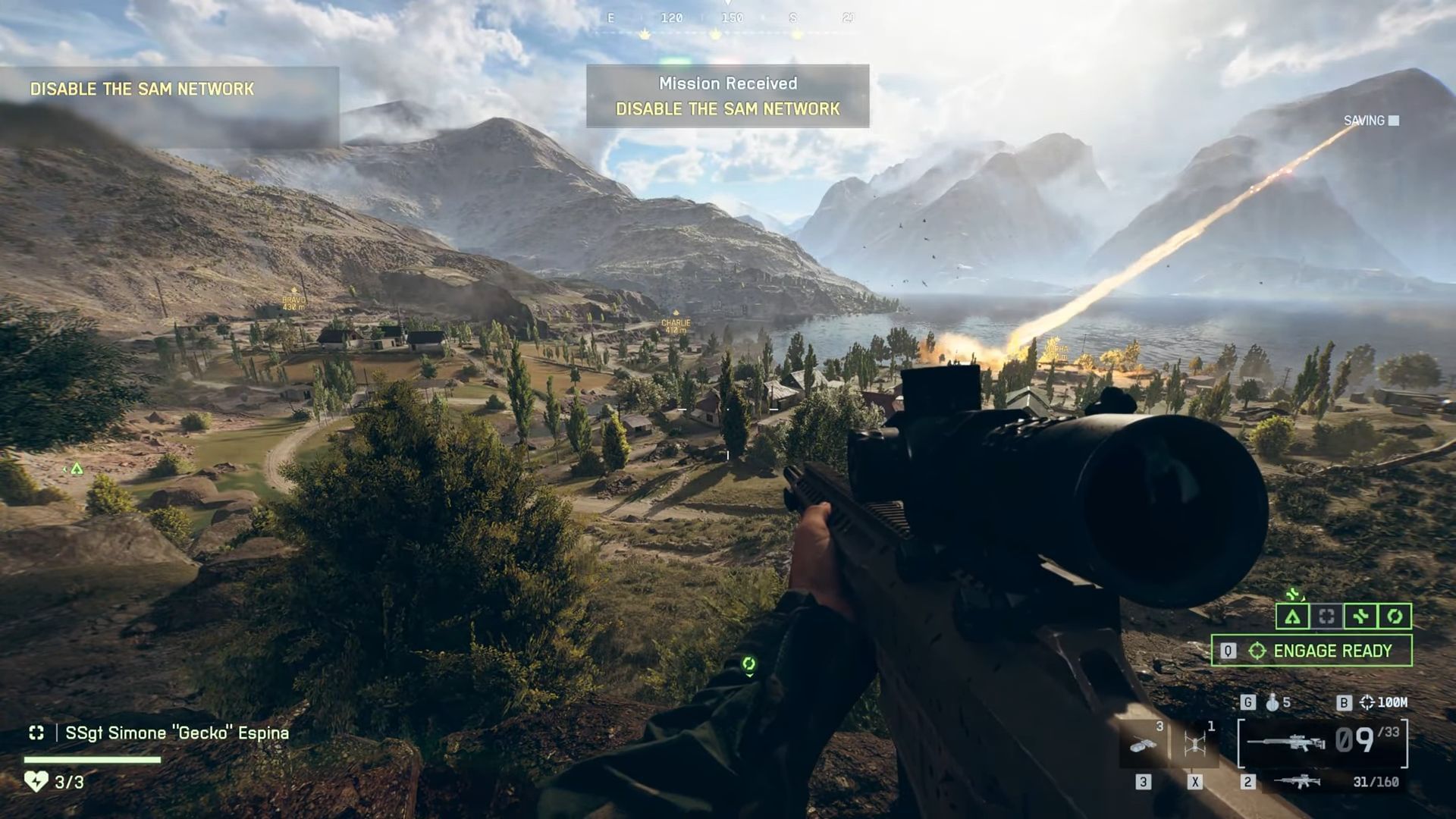Toggle the green triangle squad member indicator
Screen dimensions: 1456x819
(1293, 616)
